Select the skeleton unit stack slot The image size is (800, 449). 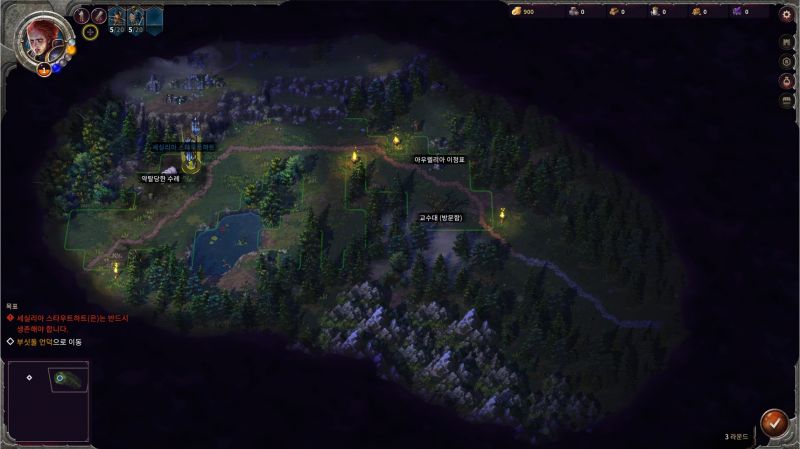135,16
